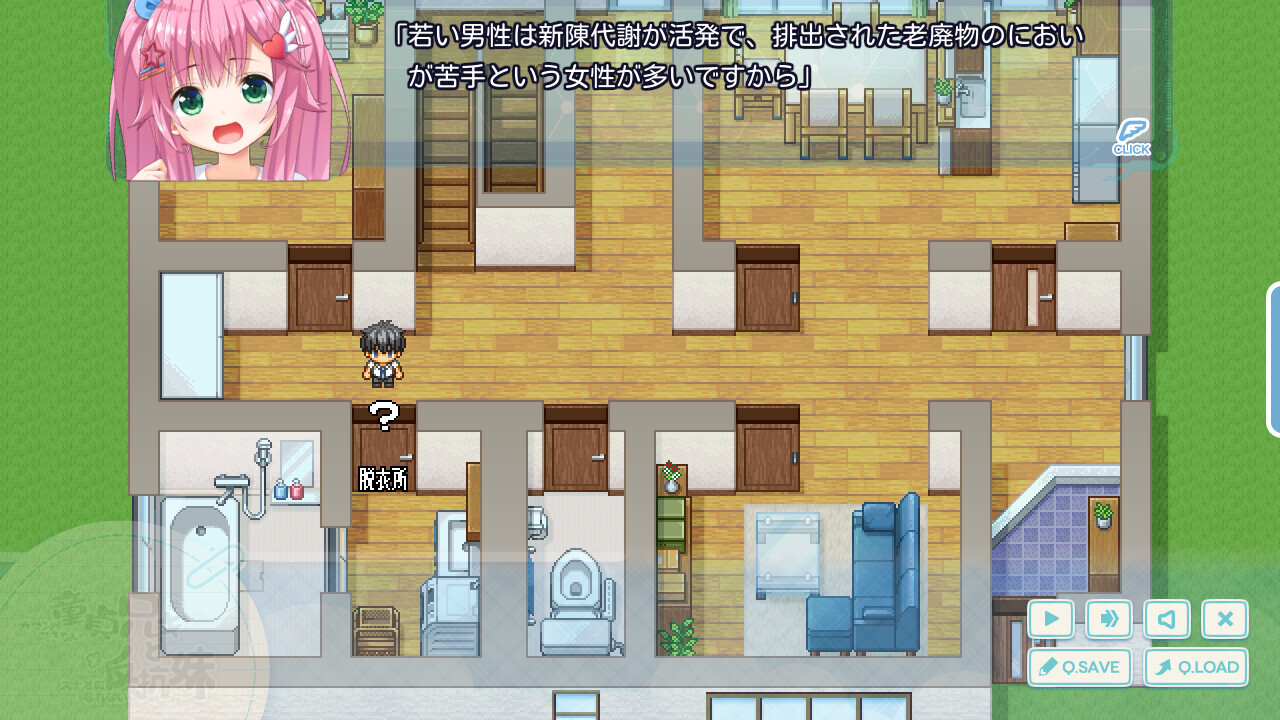Screen dimensions: 1280x720
Task: Start auto-play with the triangle icon
Action: 1050,619
